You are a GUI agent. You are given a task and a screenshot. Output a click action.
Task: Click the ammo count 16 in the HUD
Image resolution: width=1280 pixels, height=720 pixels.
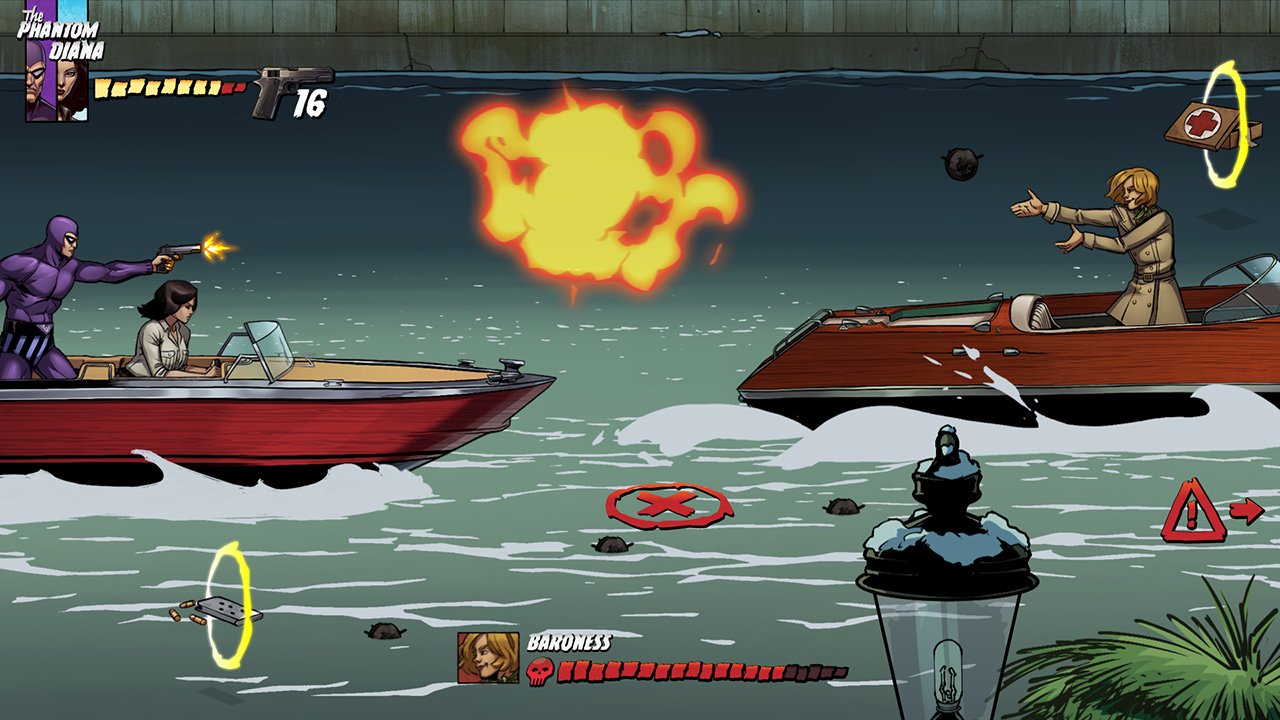[x=309, y=102]
